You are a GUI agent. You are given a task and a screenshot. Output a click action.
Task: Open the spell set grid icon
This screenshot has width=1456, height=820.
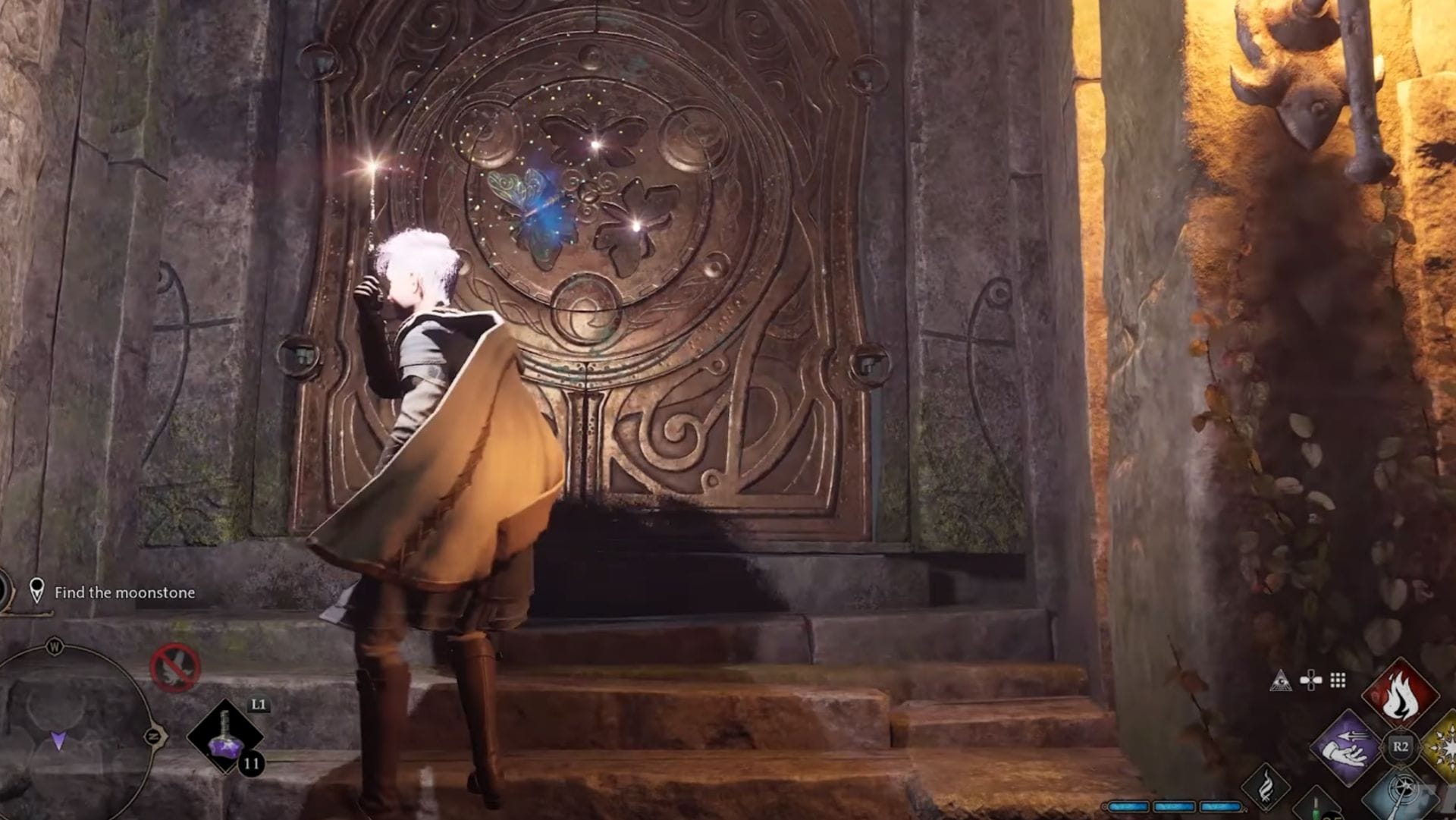coord(1337,681)
